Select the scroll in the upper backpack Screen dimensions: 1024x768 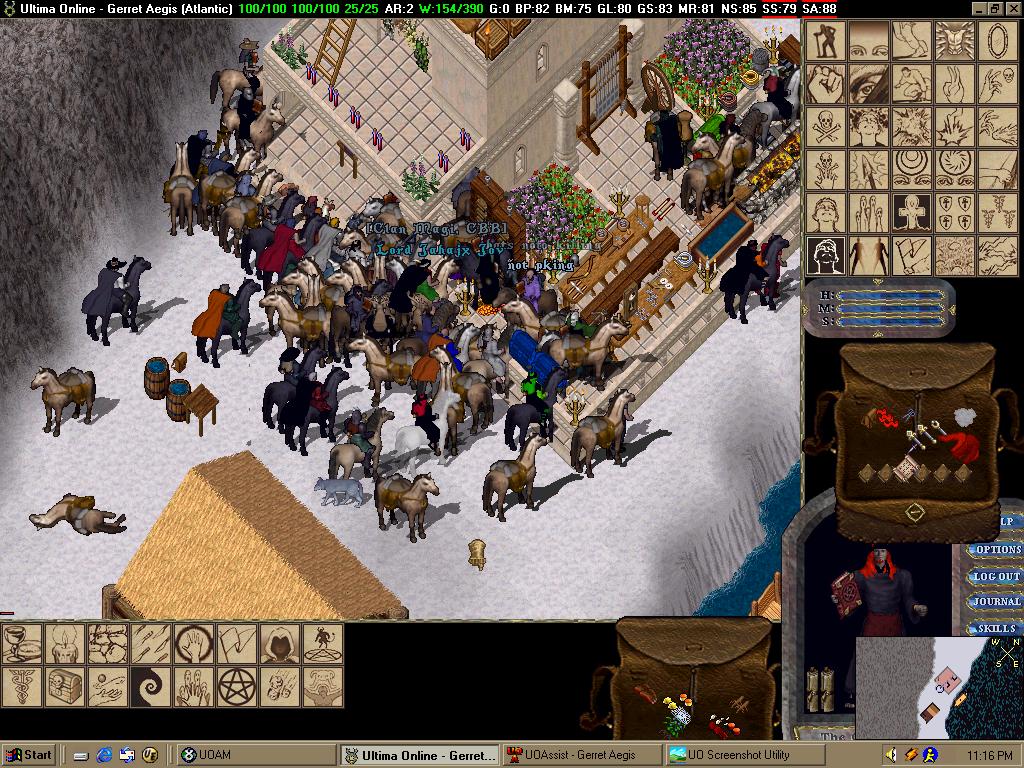[x=906, y=467]
